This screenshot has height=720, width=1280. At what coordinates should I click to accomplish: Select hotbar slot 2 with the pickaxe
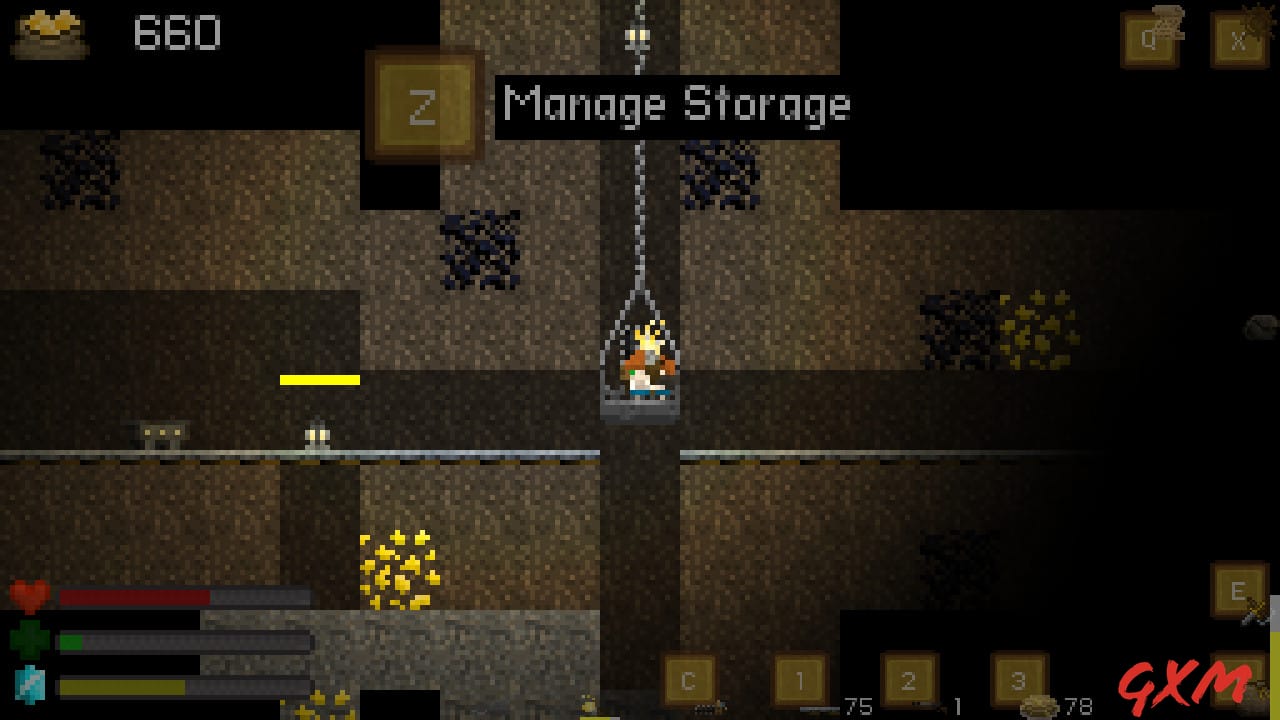tap(908, 681)
